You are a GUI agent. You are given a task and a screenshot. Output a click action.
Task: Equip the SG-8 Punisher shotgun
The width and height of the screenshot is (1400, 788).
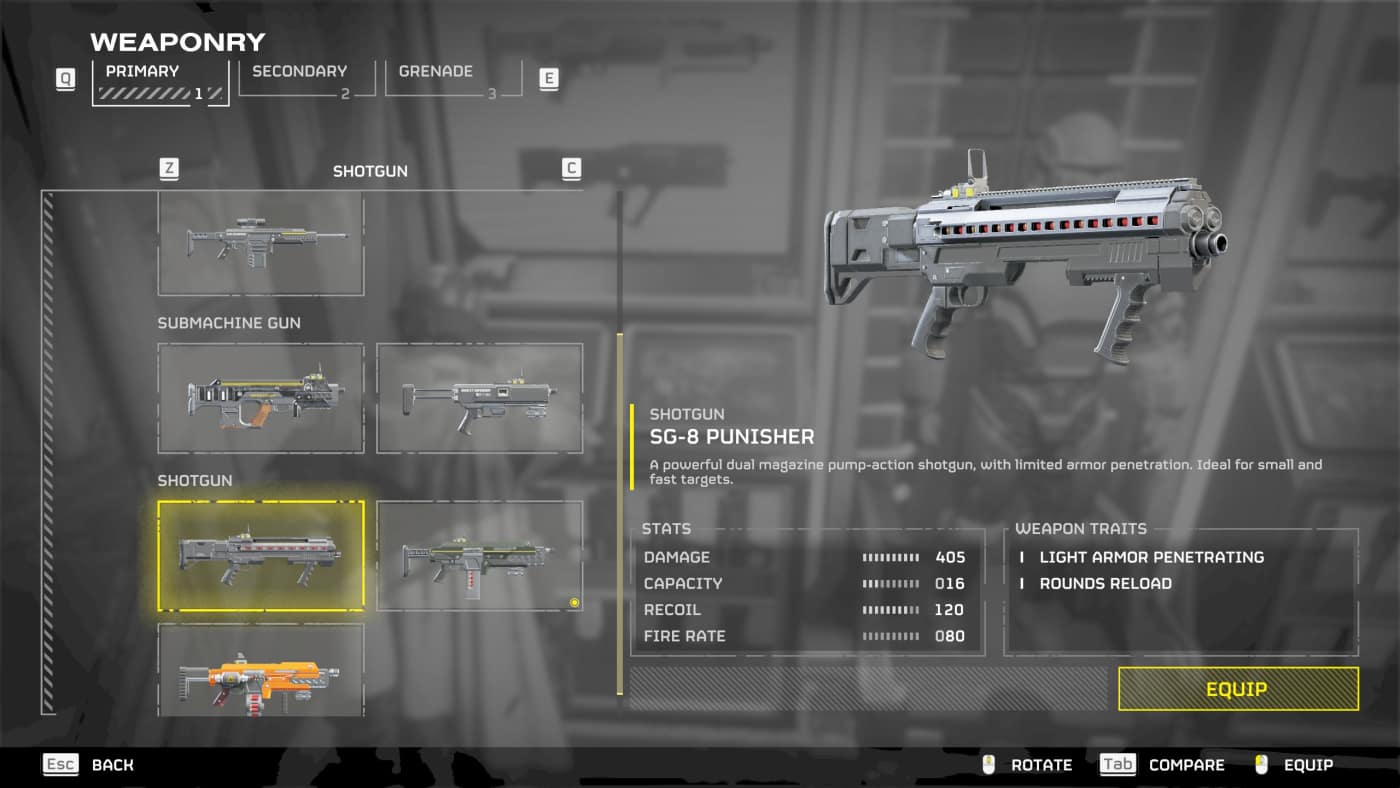[1237, 689]
